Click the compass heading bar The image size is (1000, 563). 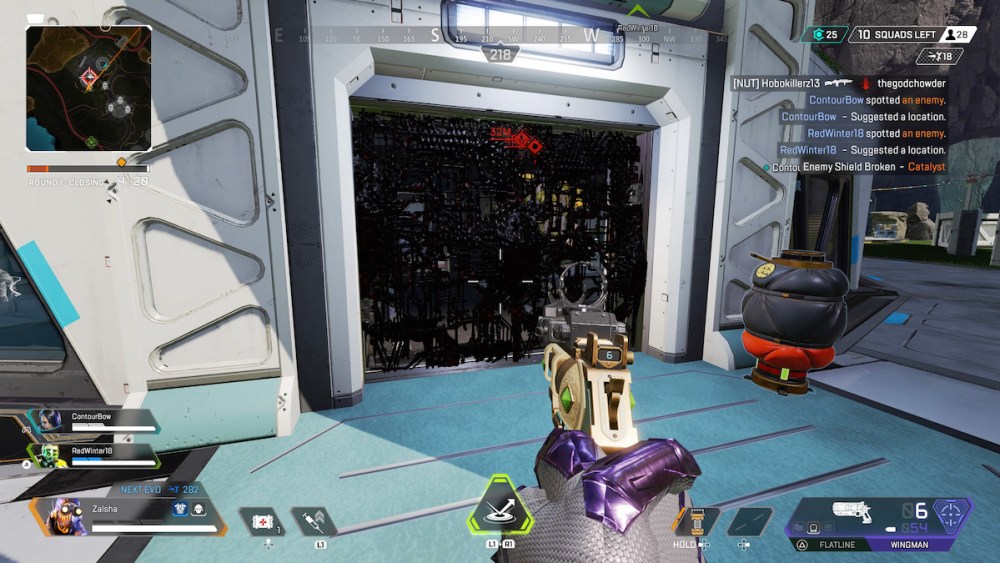click(x=500, y=37)
